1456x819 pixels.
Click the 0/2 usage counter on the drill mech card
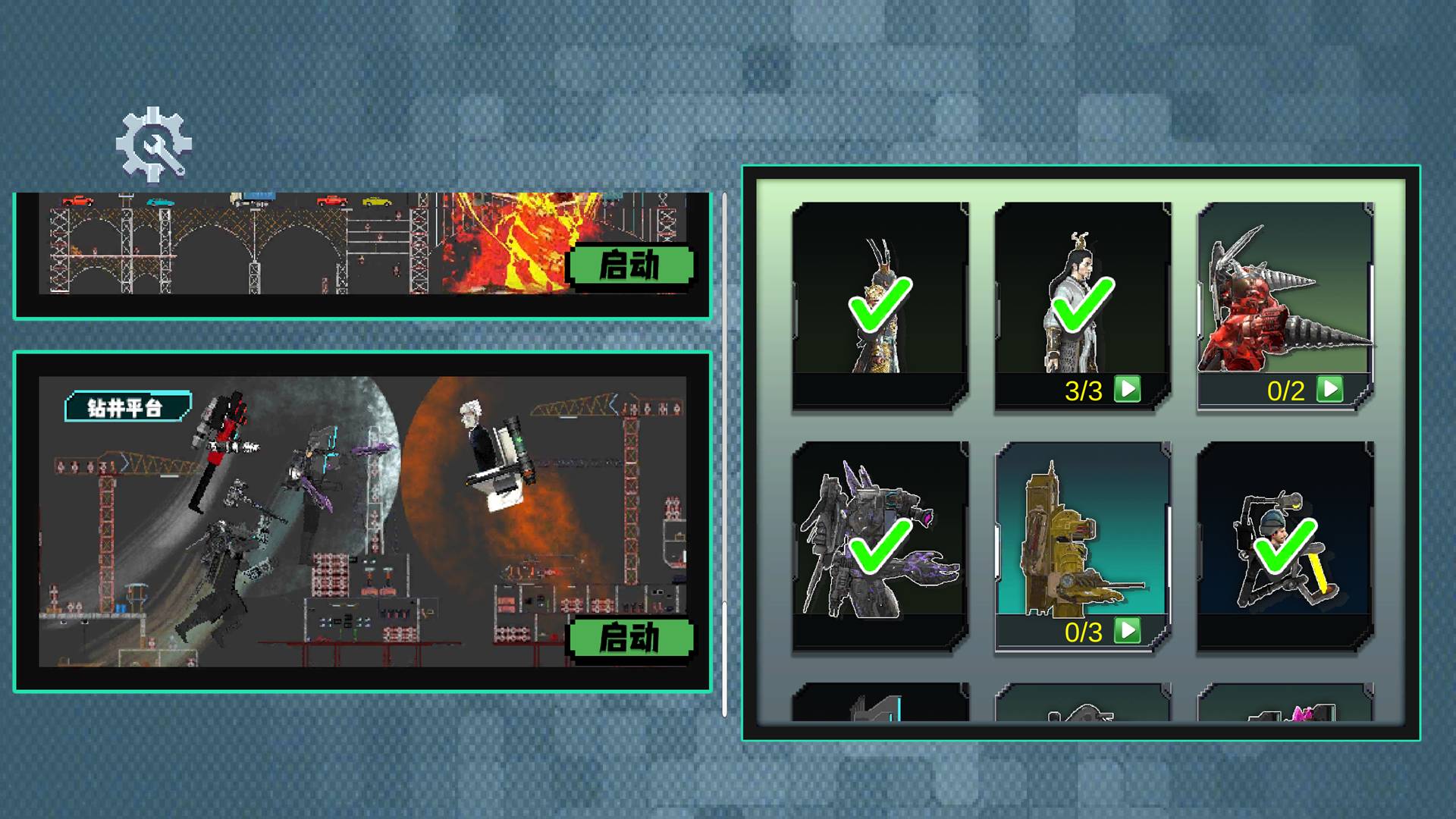coord(1287,390)
